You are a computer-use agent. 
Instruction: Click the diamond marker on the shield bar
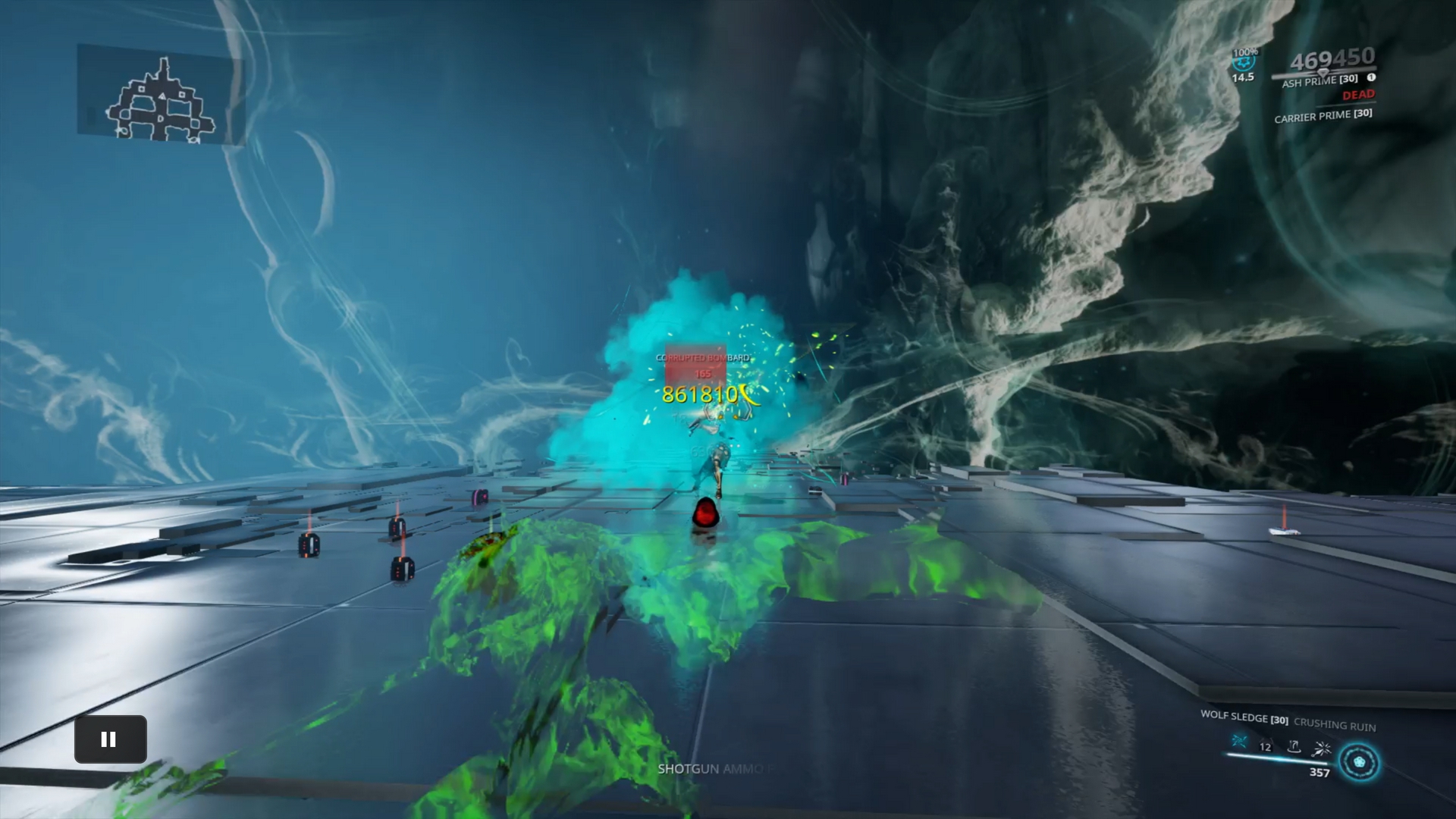(1323, 73)
